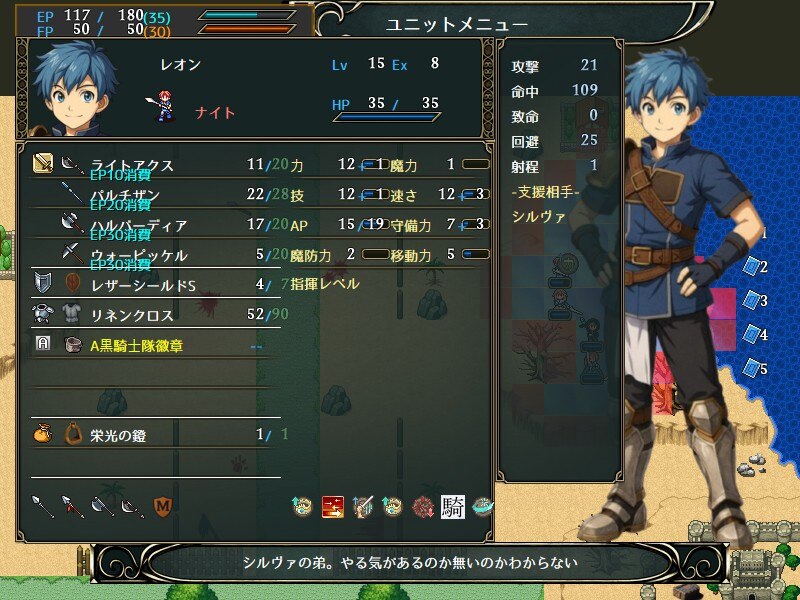
Task: Switch to the blue card numbered 5
Action: (753, 369)
